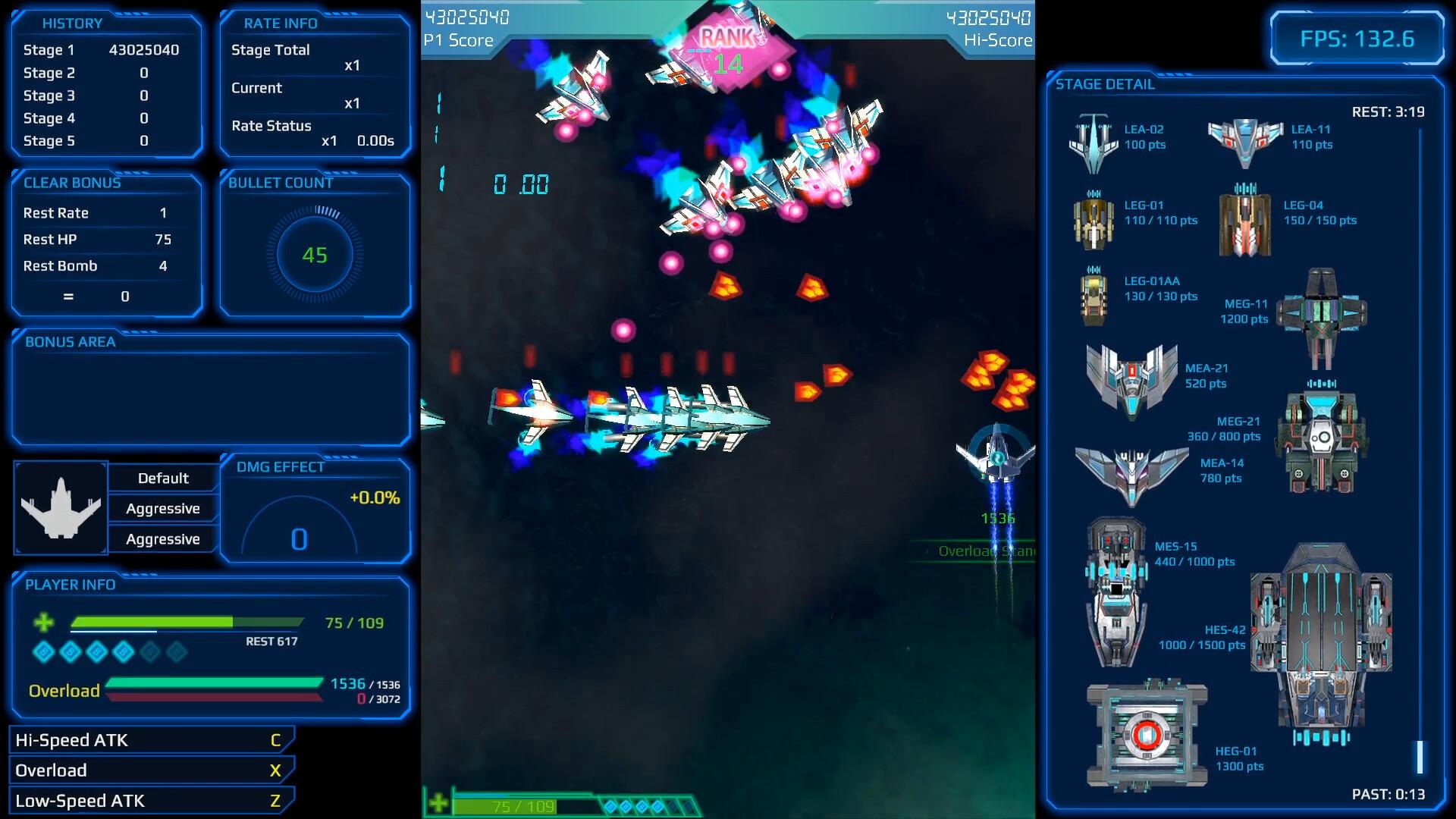Select the MEA-21 enemy ship thumbnail
This screenshot has height=819, width=1456.
(x=1131, y=381)
